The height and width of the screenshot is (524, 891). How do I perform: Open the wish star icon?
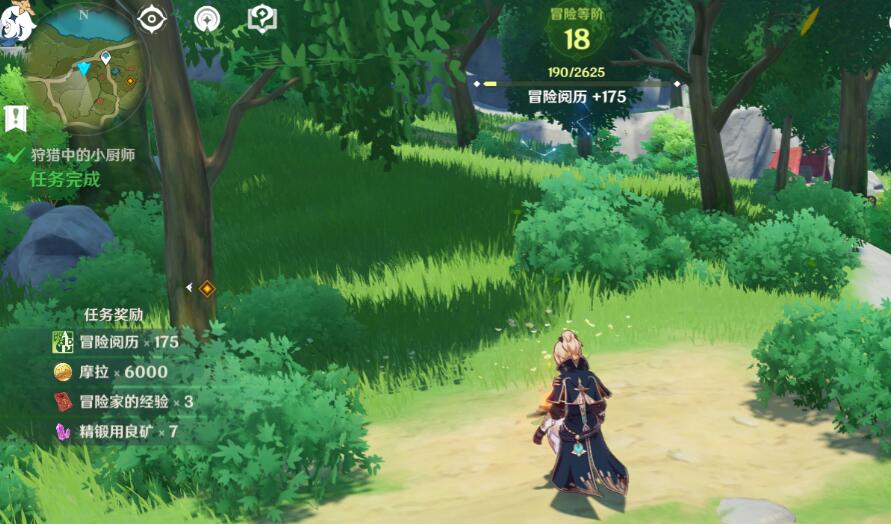pyautogui.click(x=207, y=19)
